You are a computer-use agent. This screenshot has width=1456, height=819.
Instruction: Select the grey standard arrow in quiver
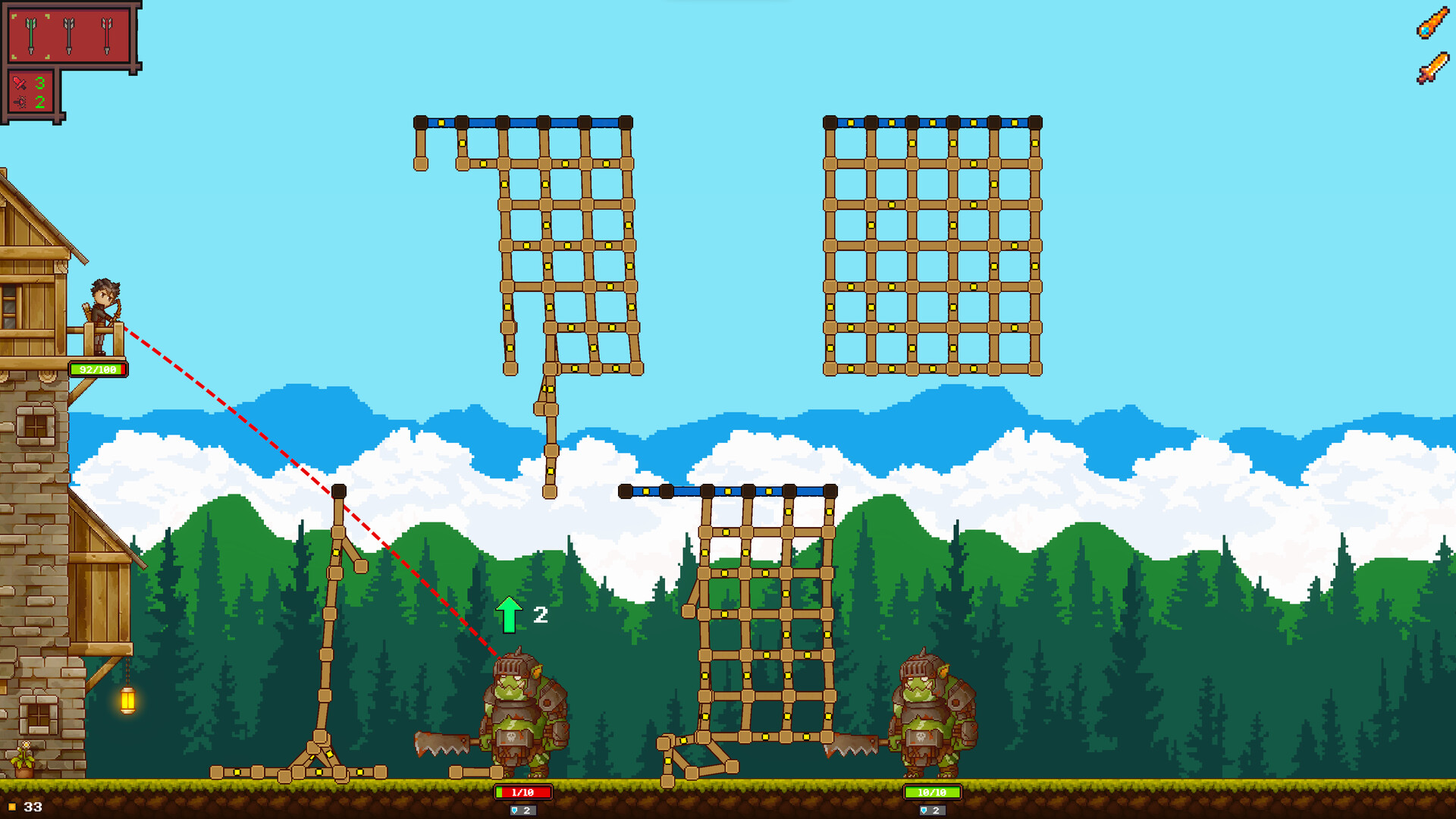pos(69,35)
